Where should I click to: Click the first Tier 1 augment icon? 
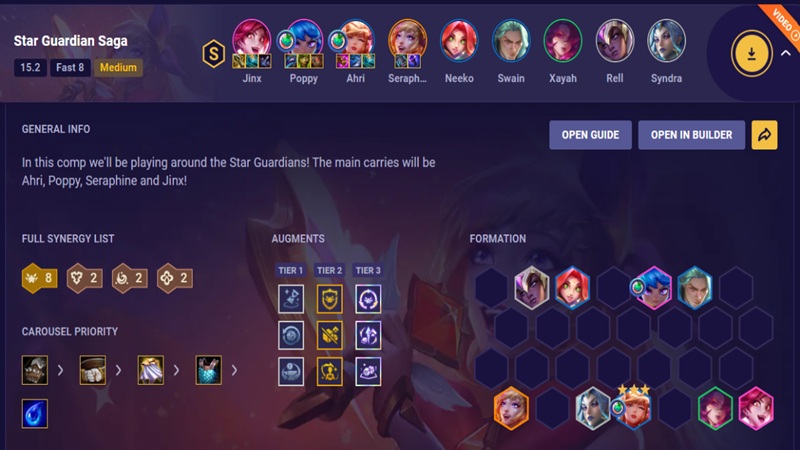coord(292,298)
